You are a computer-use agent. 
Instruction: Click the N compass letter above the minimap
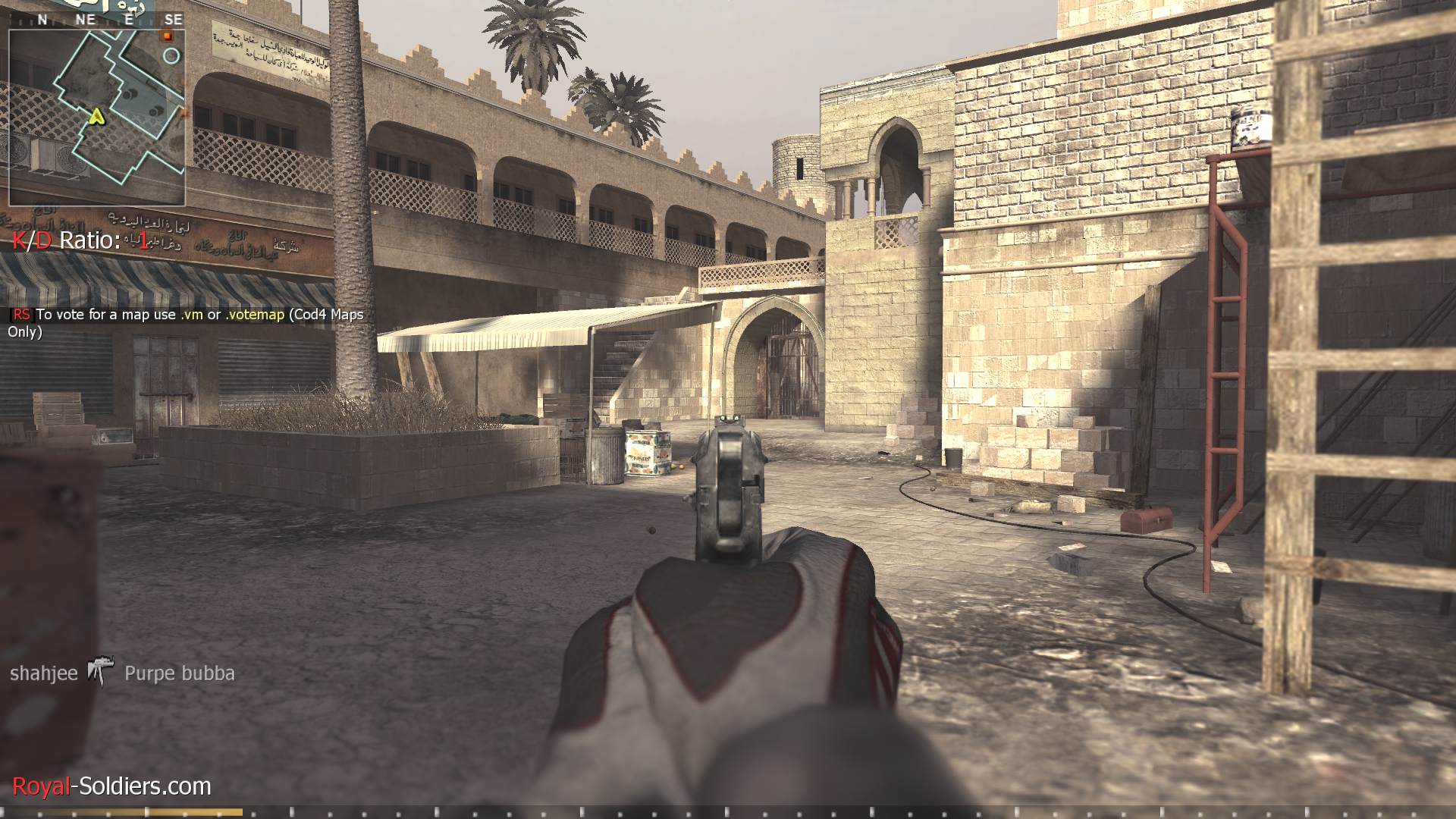coord(42,20)
